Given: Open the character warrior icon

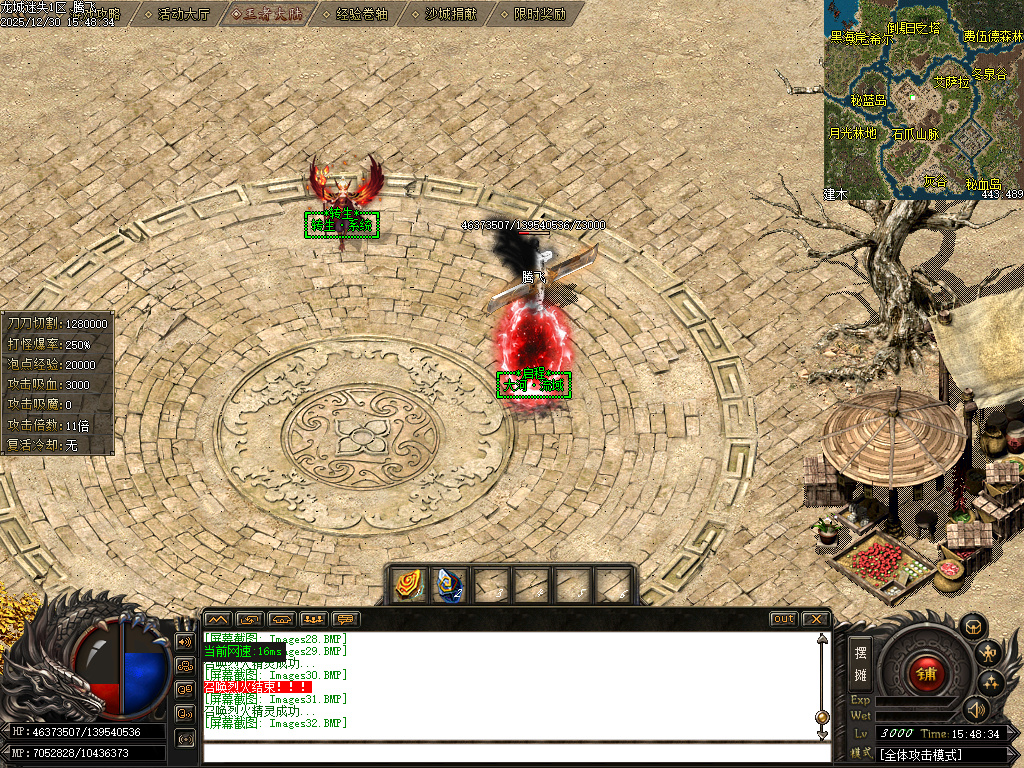Looking at the screenshot, I should pyautogui.click(x=990, y=655).
